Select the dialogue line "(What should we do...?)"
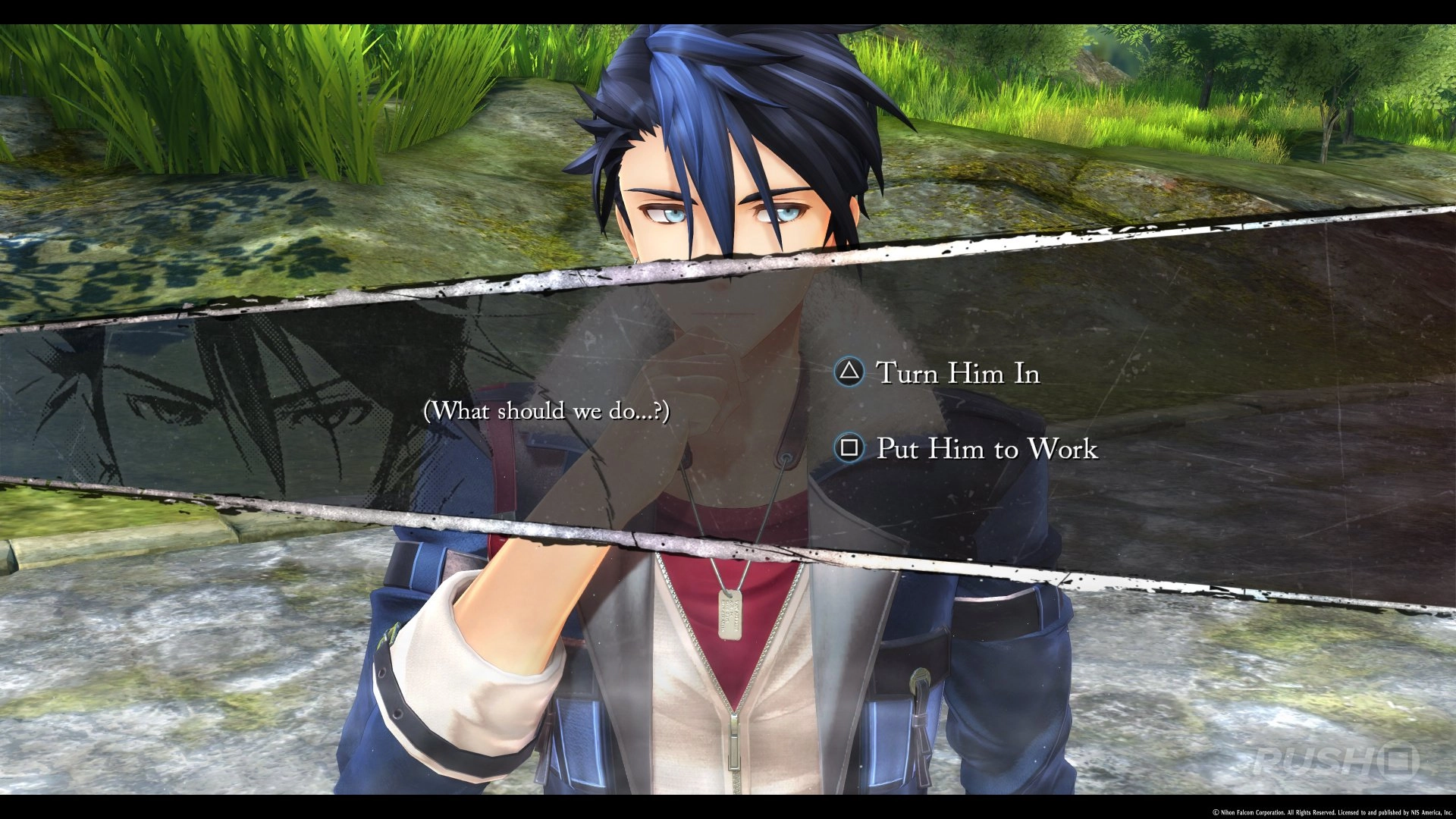Screen dimensions: 1456x819 coord(548,411)
